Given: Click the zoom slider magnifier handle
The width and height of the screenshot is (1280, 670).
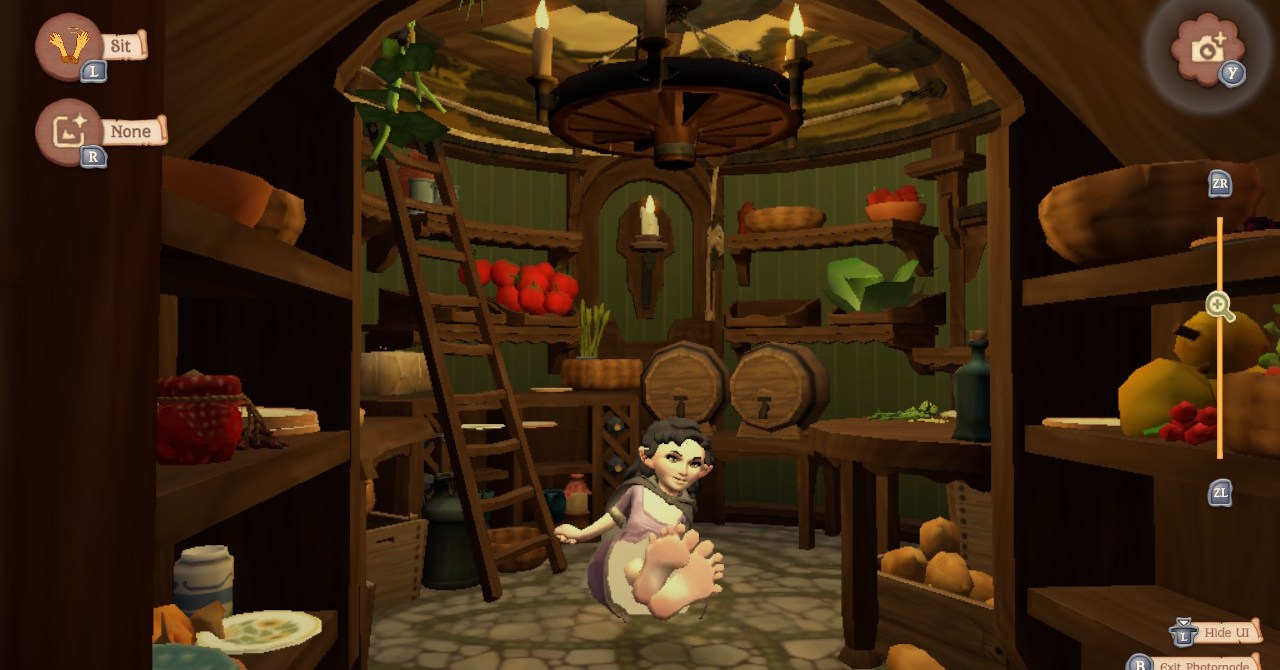Looking at the screenshot, I should (1219, 306).
